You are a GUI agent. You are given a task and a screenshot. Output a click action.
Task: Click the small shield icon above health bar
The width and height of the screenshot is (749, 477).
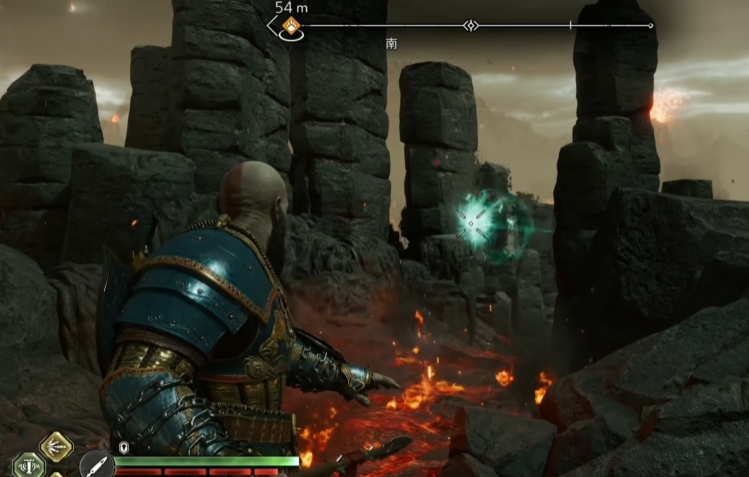(x=123, y=448)
